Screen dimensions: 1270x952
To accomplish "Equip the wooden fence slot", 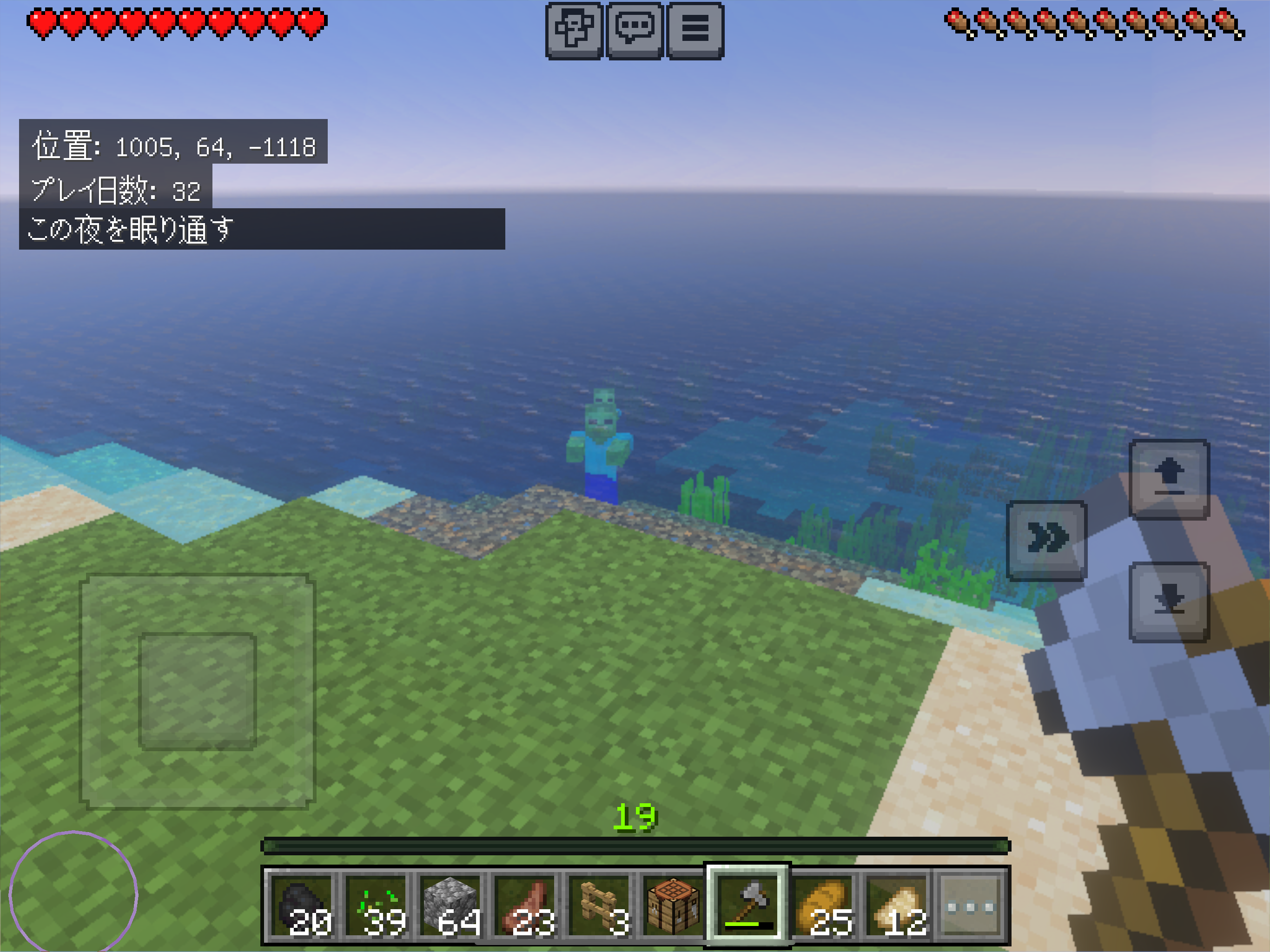I will (x=600, y=906).
